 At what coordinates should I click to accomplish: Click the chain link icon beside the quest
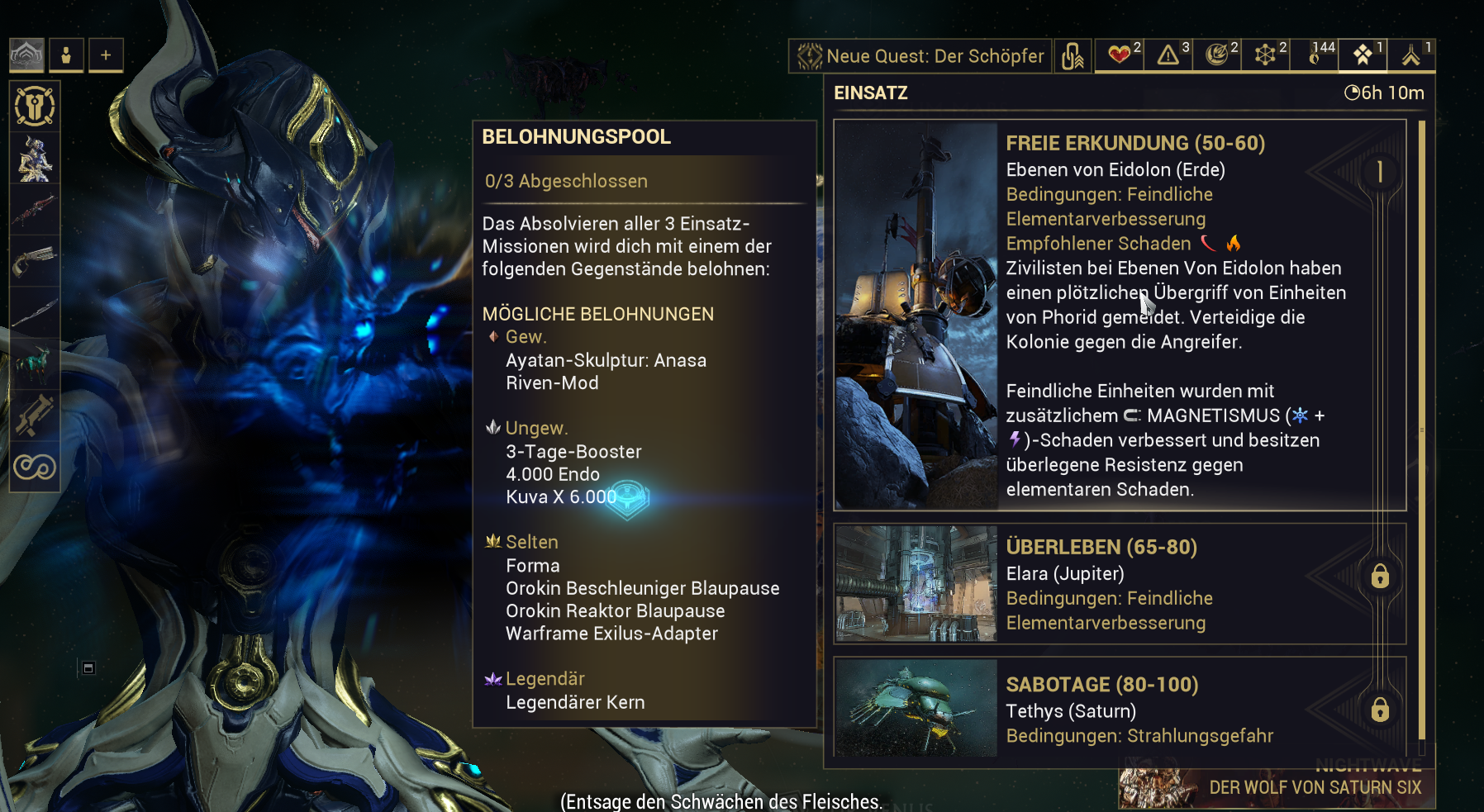[x=1073, y=56]
